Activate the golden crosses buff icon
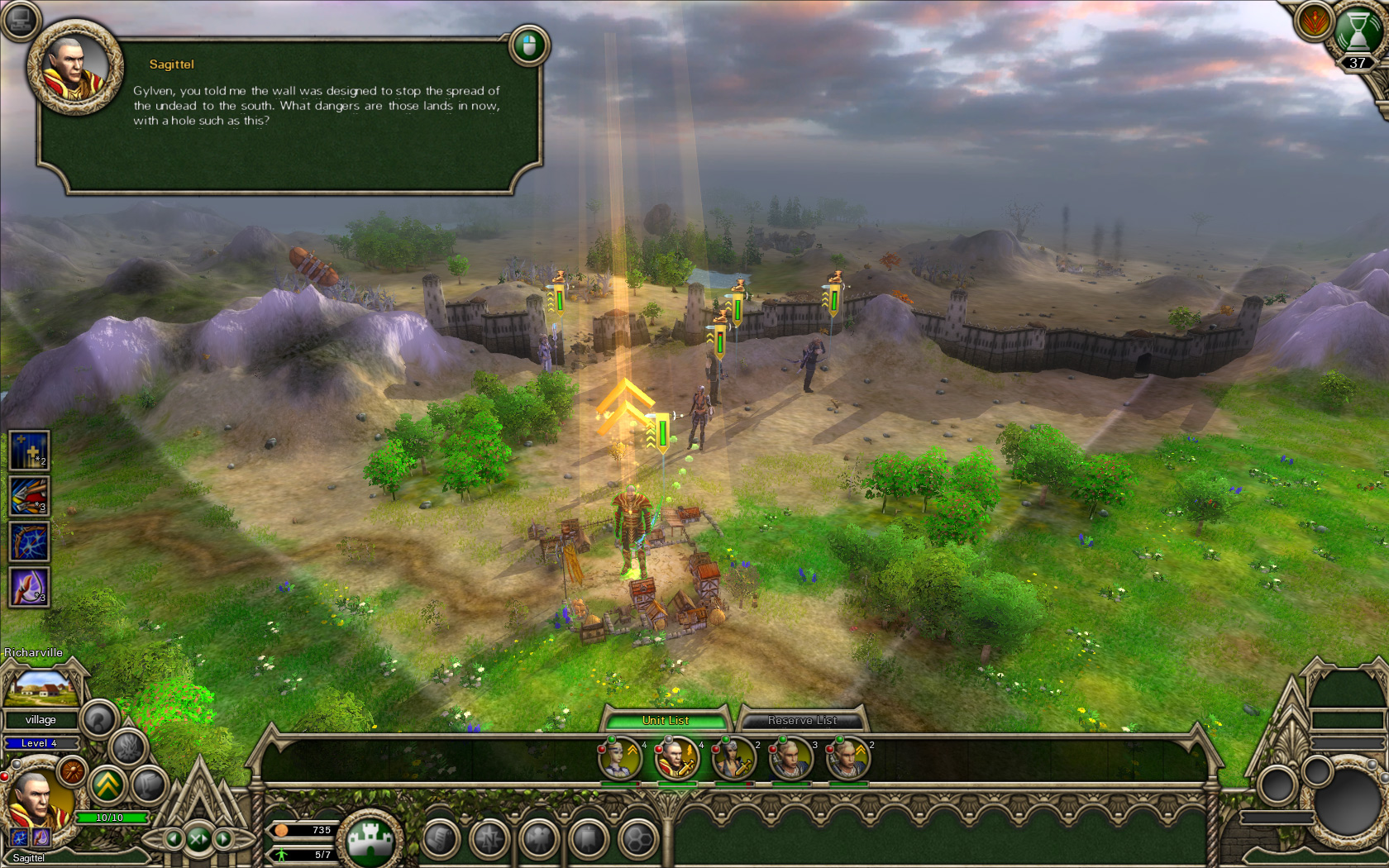This screenshot has height=868, width=1389. pyautogui.click(x=29, y=451)
